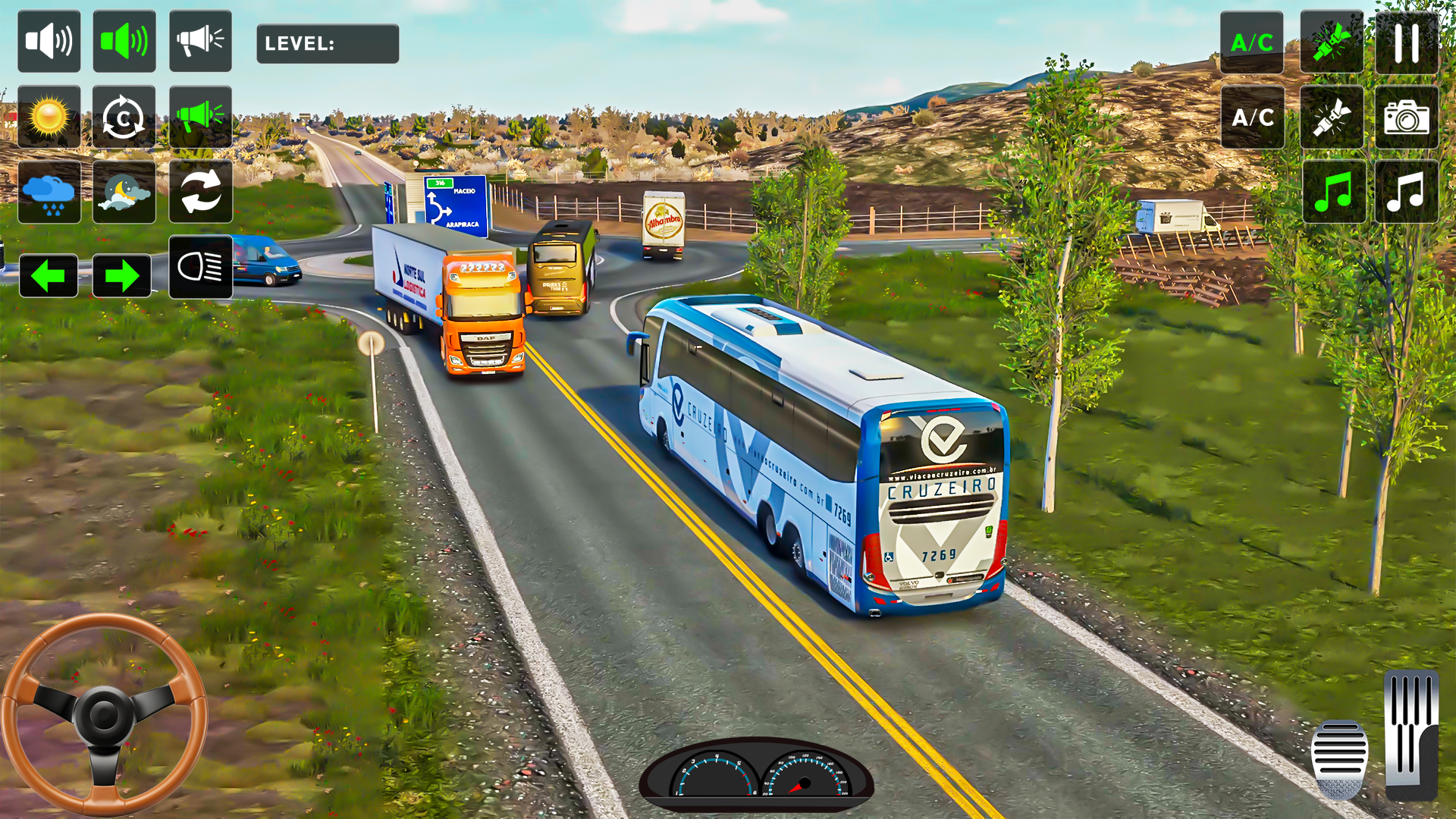Viewport: 1456px width, 819px height.
Task: Tap the camera rotate icon
Action: click(x=124, y=118)
